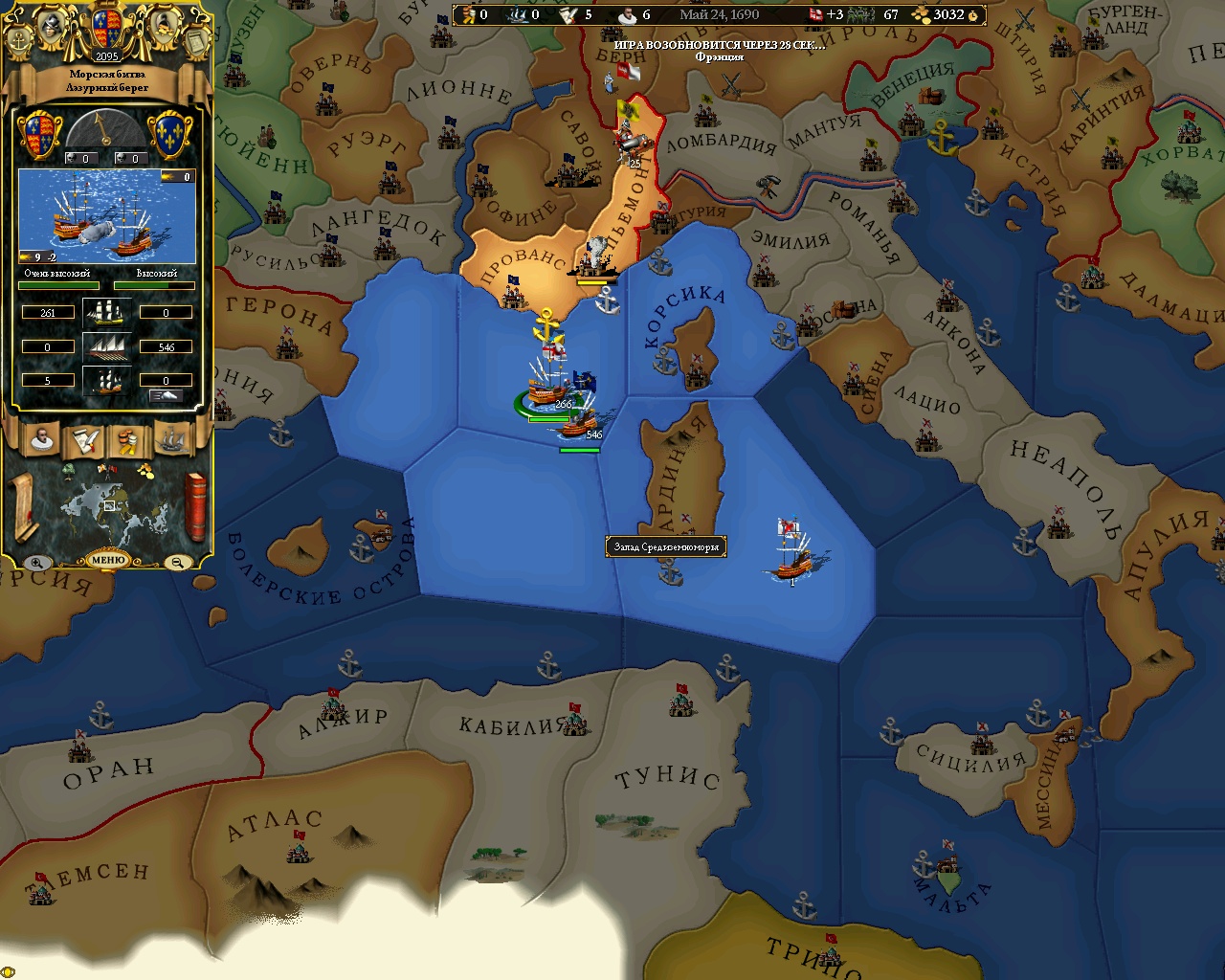The height and width of the screenshot is (980, 1225).
Task: Open the red ledger book
Action: (195, 505)
